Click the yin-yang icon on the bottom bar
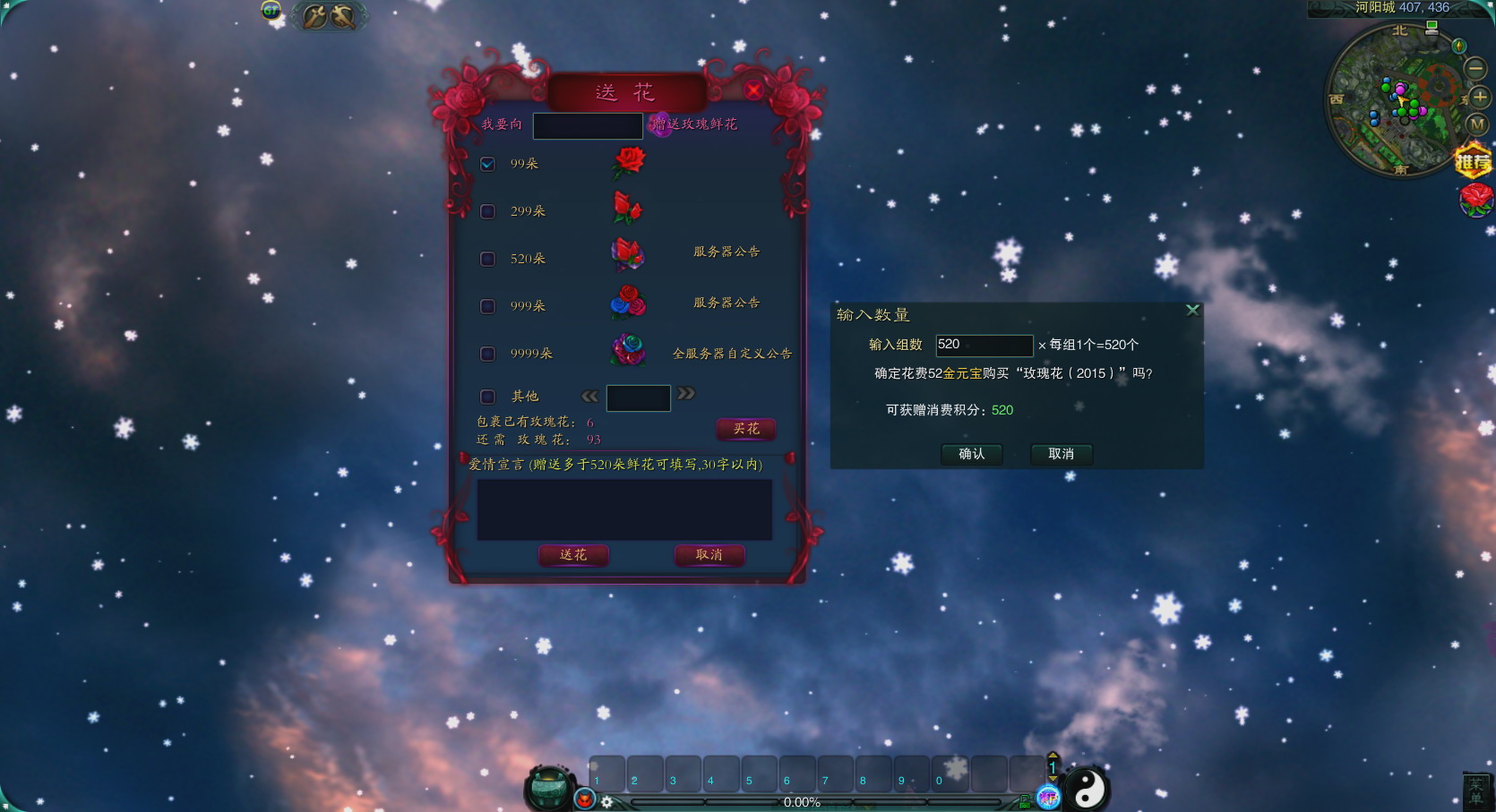 tap(1088, 788)
